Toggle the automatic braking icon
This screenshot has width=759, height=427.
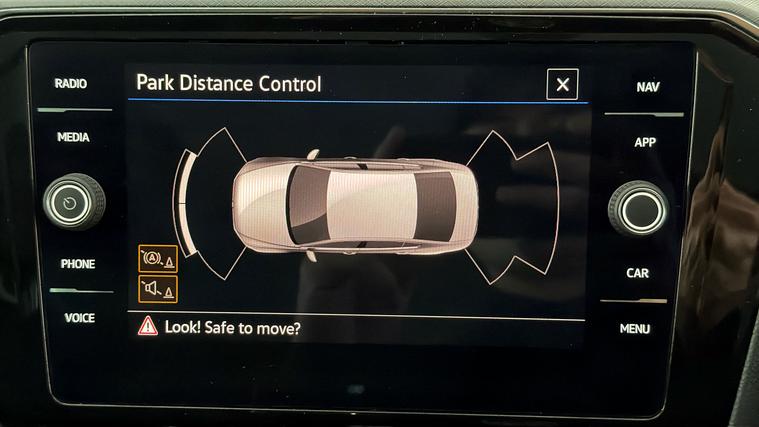[157, 259]
